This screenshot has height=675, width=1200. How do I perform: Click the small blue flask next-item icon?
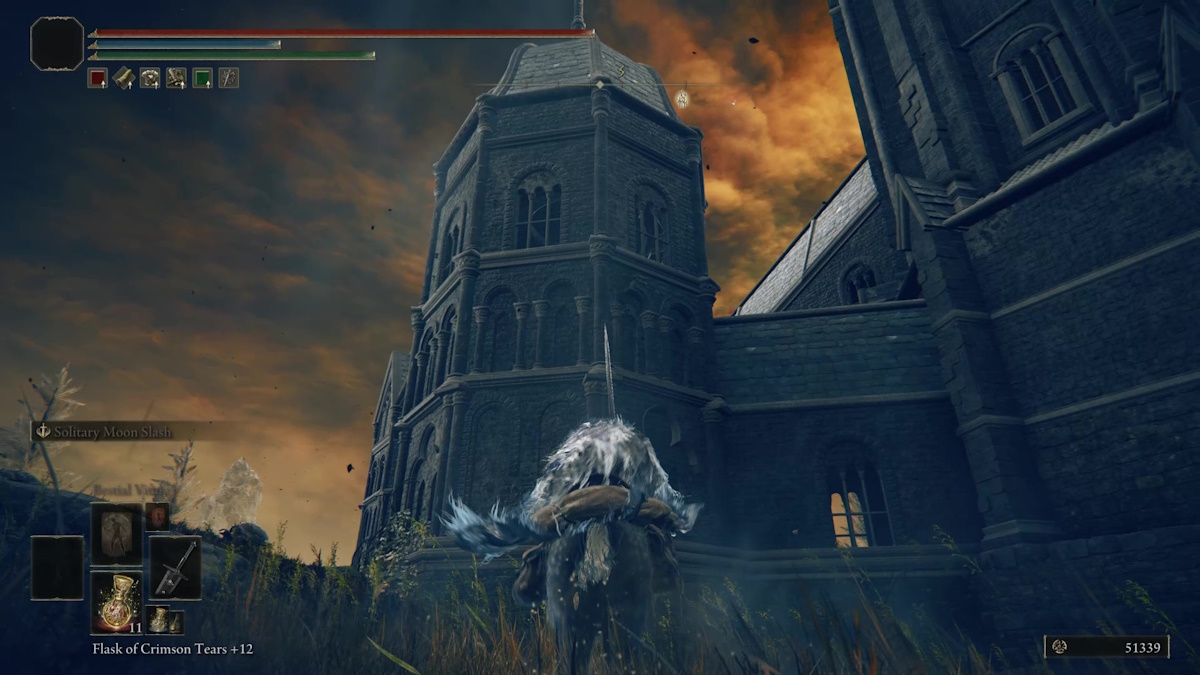pyautogui.click(x=159, y=619)
